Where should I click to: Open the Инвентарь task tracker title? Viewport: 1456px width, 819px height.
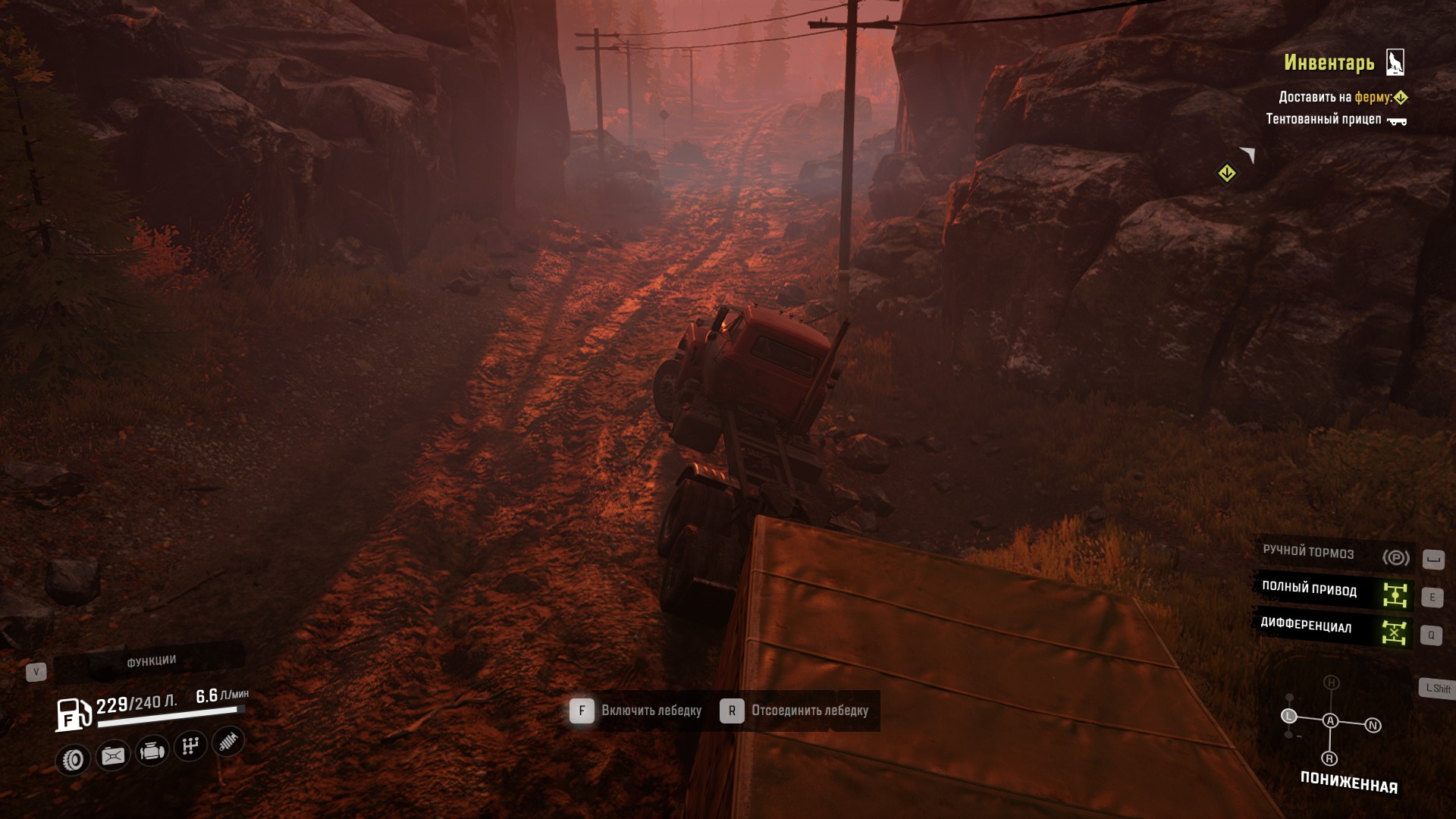coord(1329,63)
